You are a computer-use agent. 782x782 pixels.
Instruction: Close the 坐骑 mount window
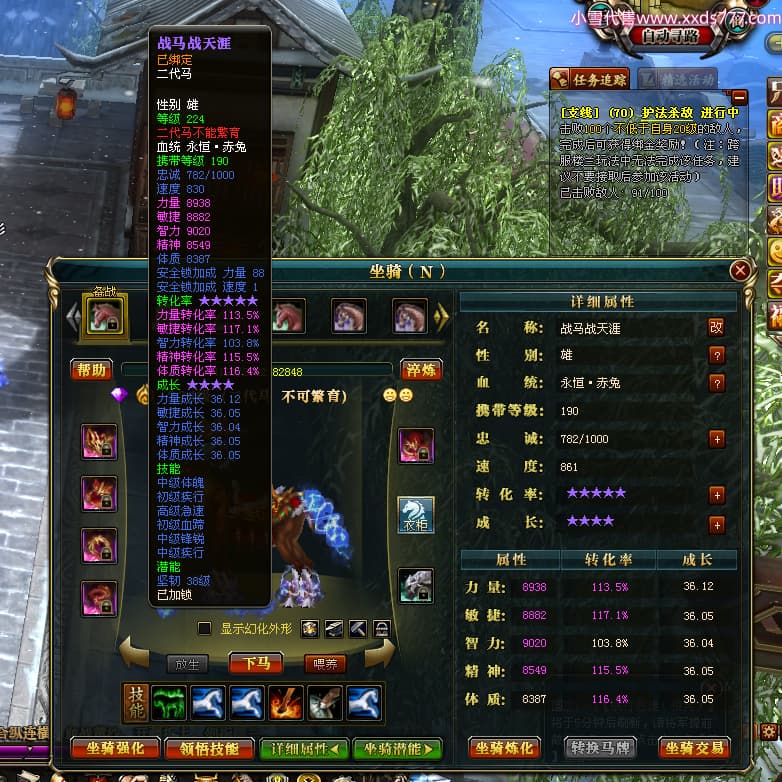740,271
